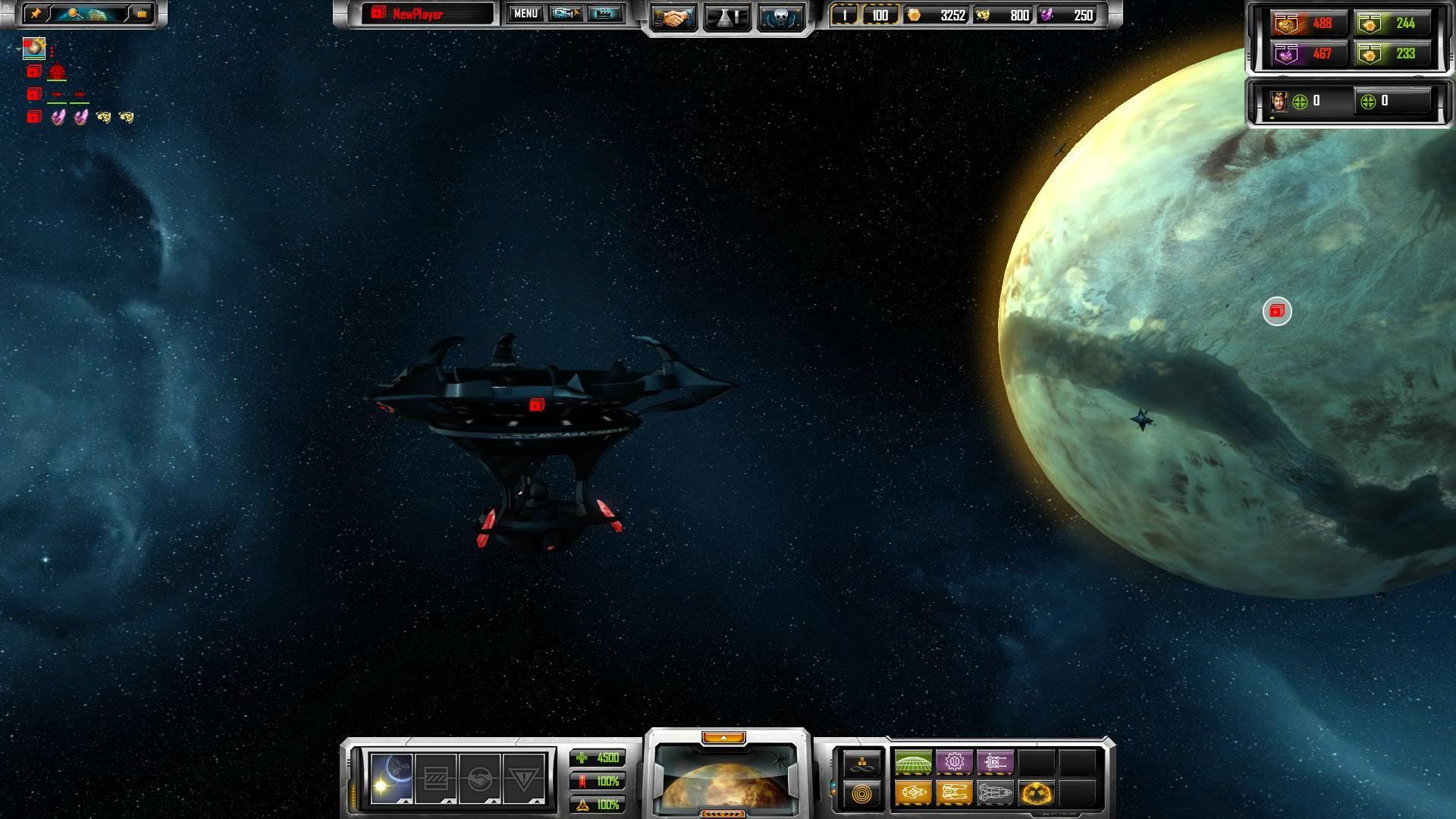Click the concentric rings button
The height and width of the screenshot is (819, 1456).
pyautogui.click(x=862, y=794)
